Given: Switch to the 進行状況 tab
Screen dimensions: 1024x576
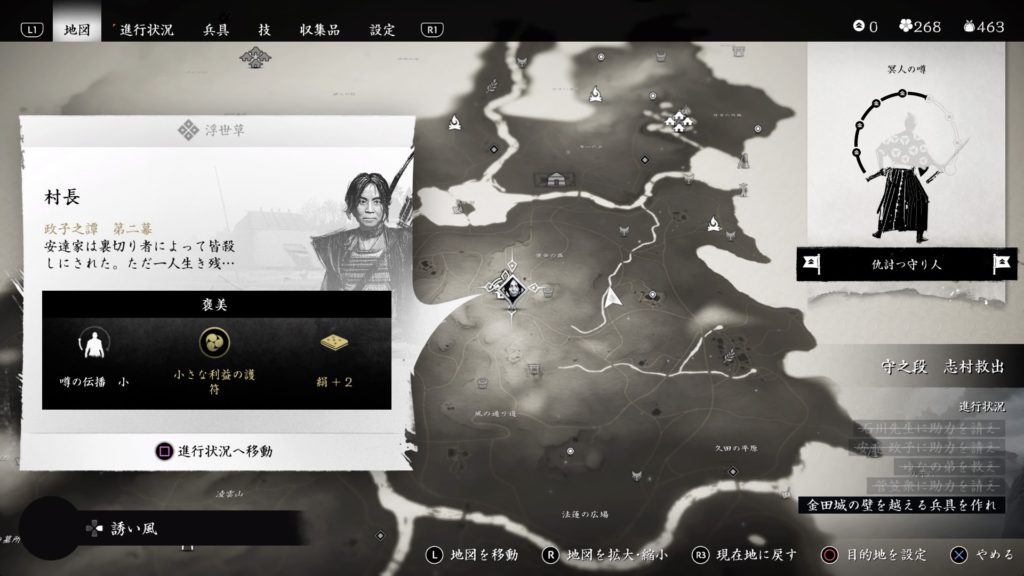Looking at the screenshot, I should [146, 29].
